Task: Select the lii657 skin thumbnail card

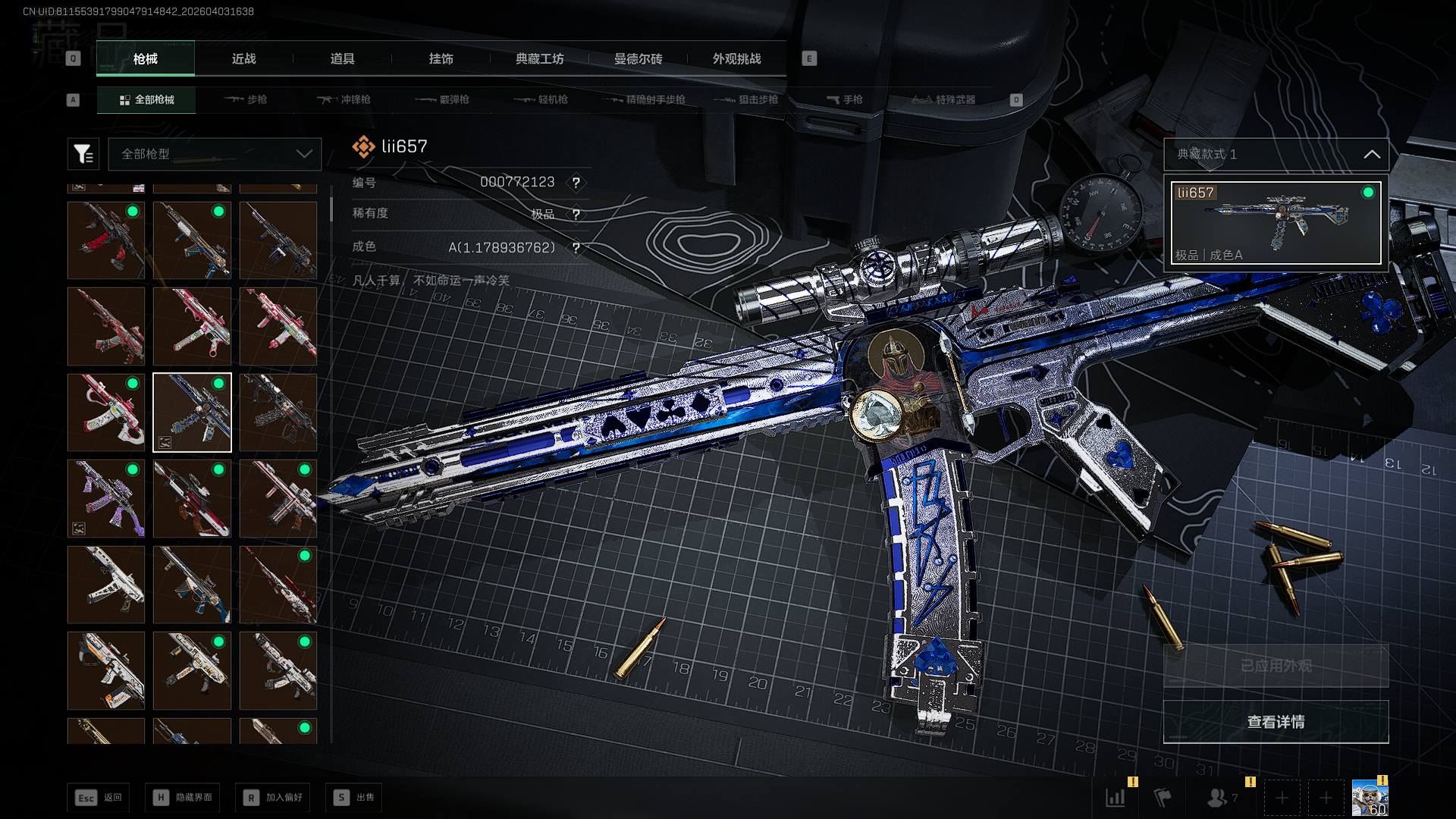Action: pyautogui.click(x=1276, y=223)
